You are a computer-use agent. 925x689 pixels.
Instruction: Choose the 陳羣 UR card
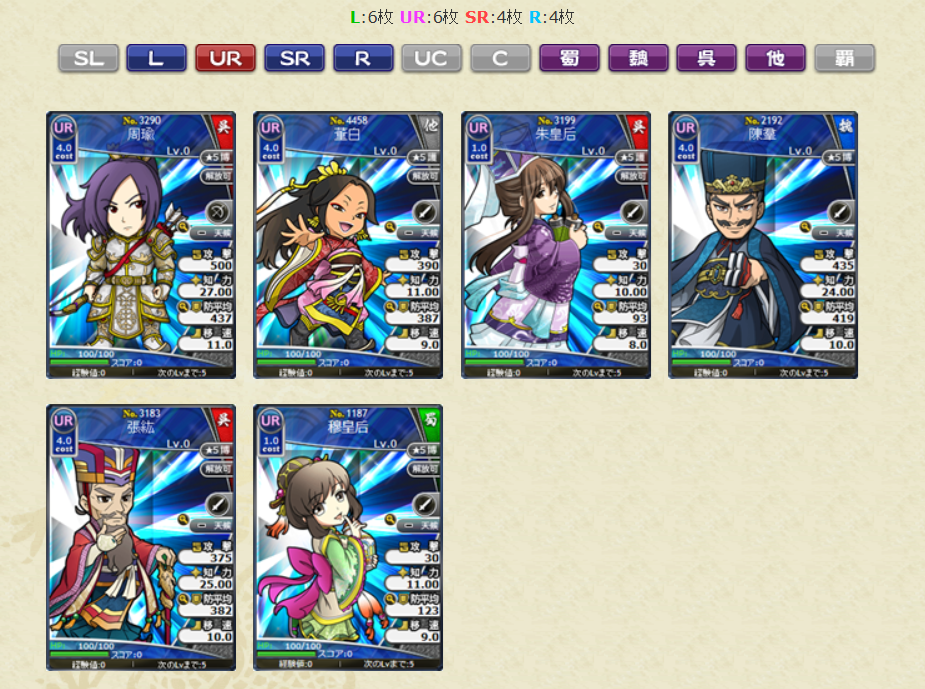[763, 245]
